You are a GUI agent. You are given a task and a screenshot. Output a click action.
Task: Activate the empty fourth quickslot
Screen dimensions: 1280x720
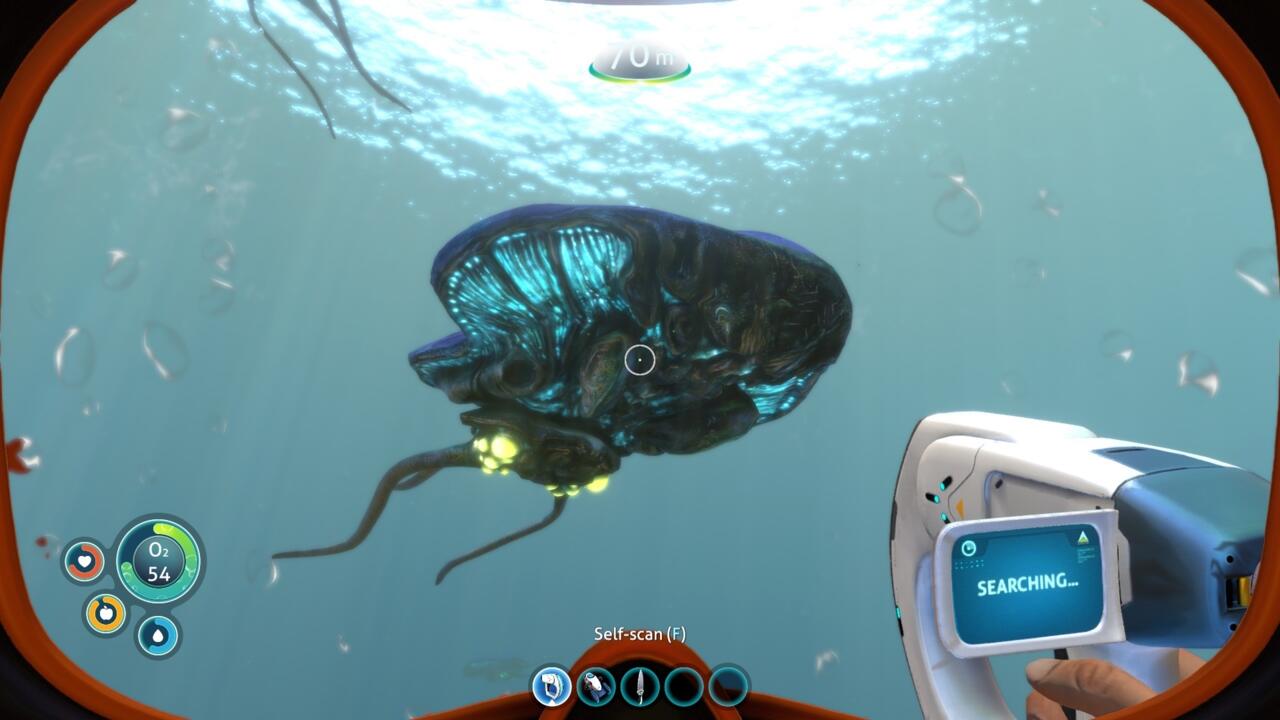click(684, 687)
